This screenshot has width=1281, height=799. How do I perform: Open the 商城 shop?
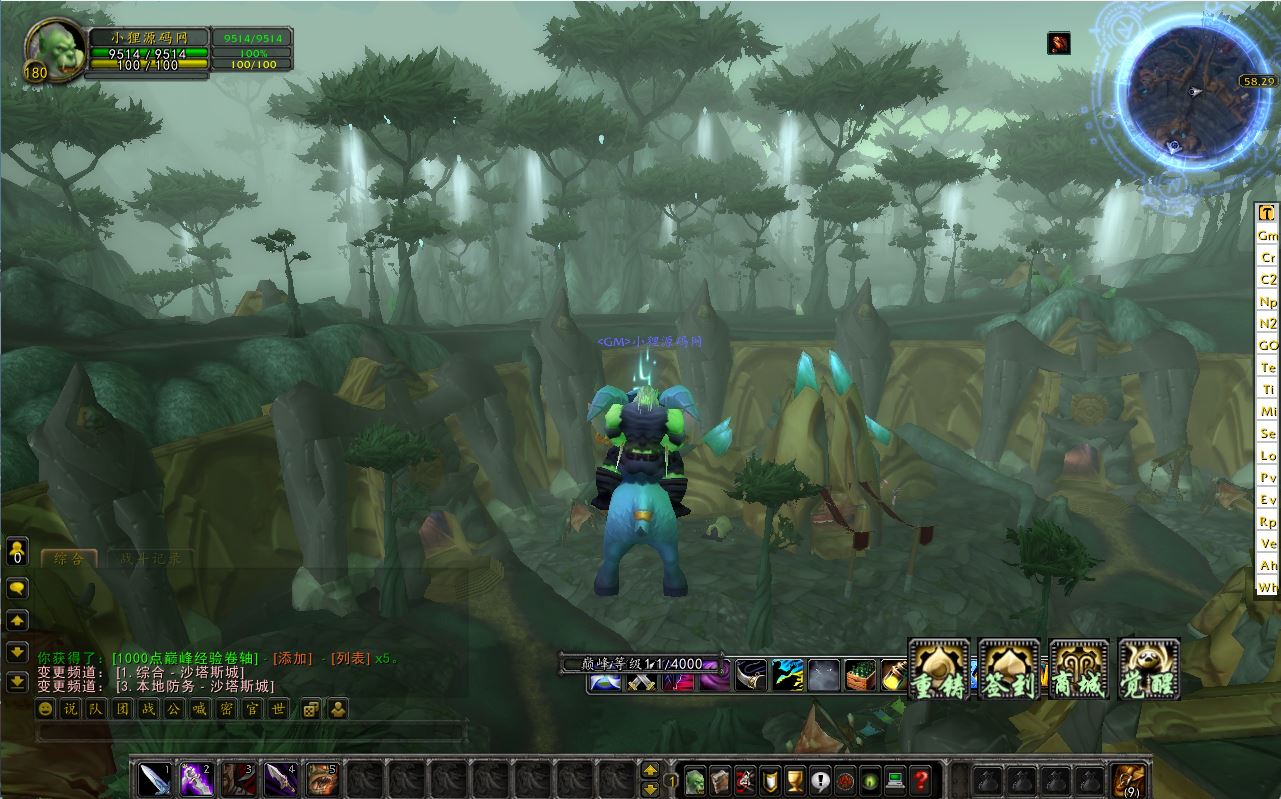[x=1079, y=668]
